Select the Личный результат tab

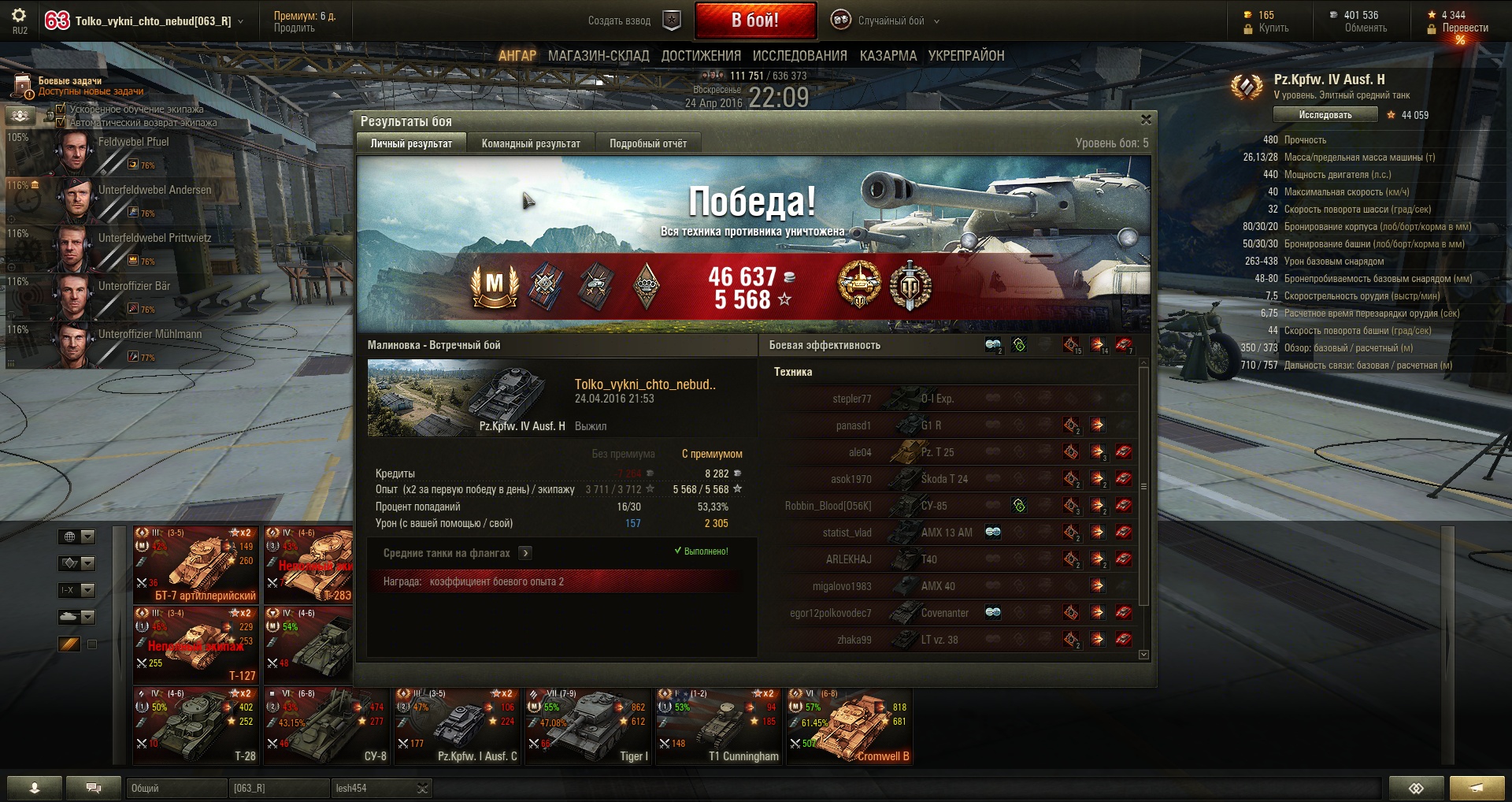[x=411, y=143]
